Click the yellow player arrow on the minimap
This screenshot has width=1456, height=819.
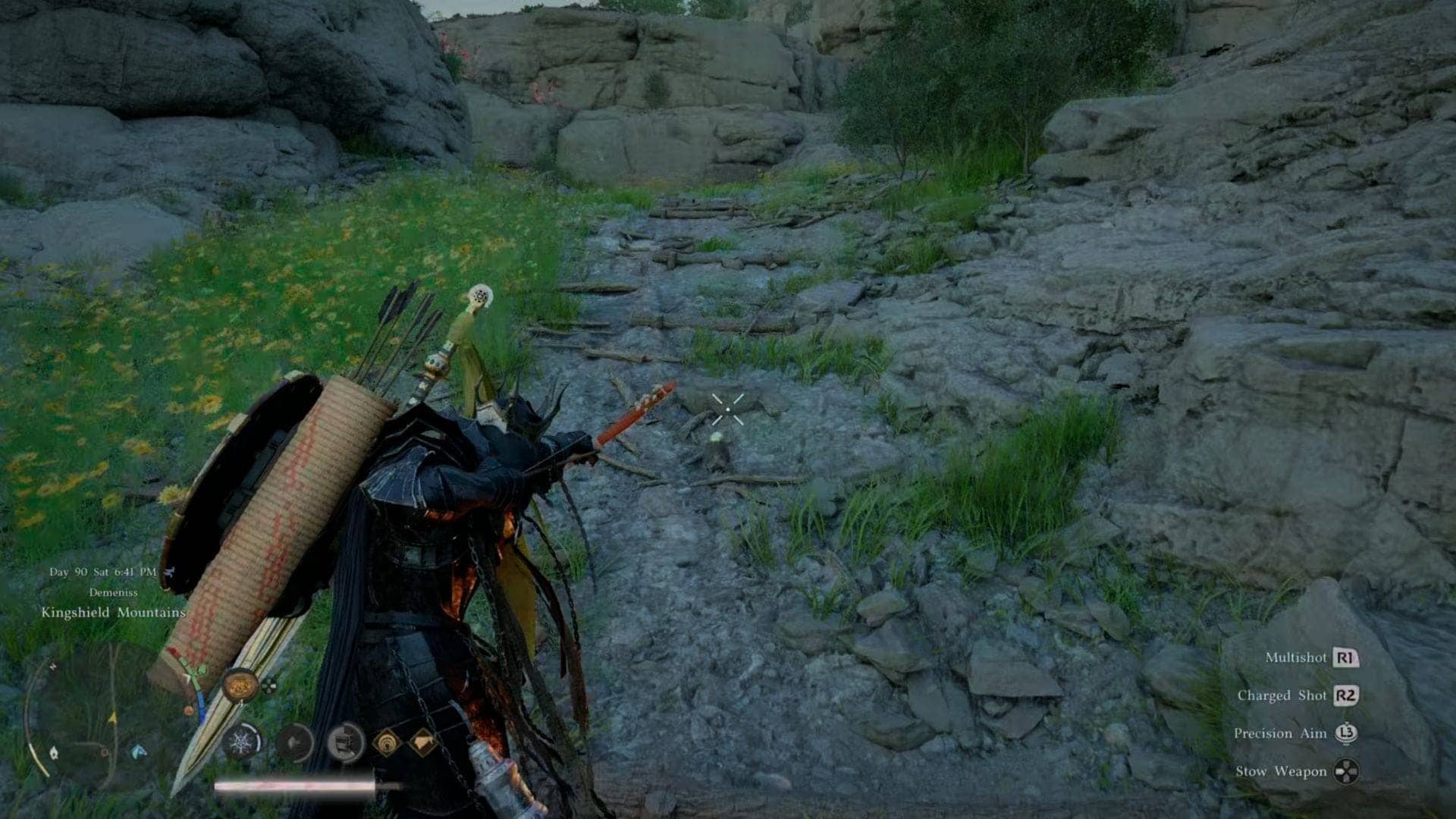112,717
